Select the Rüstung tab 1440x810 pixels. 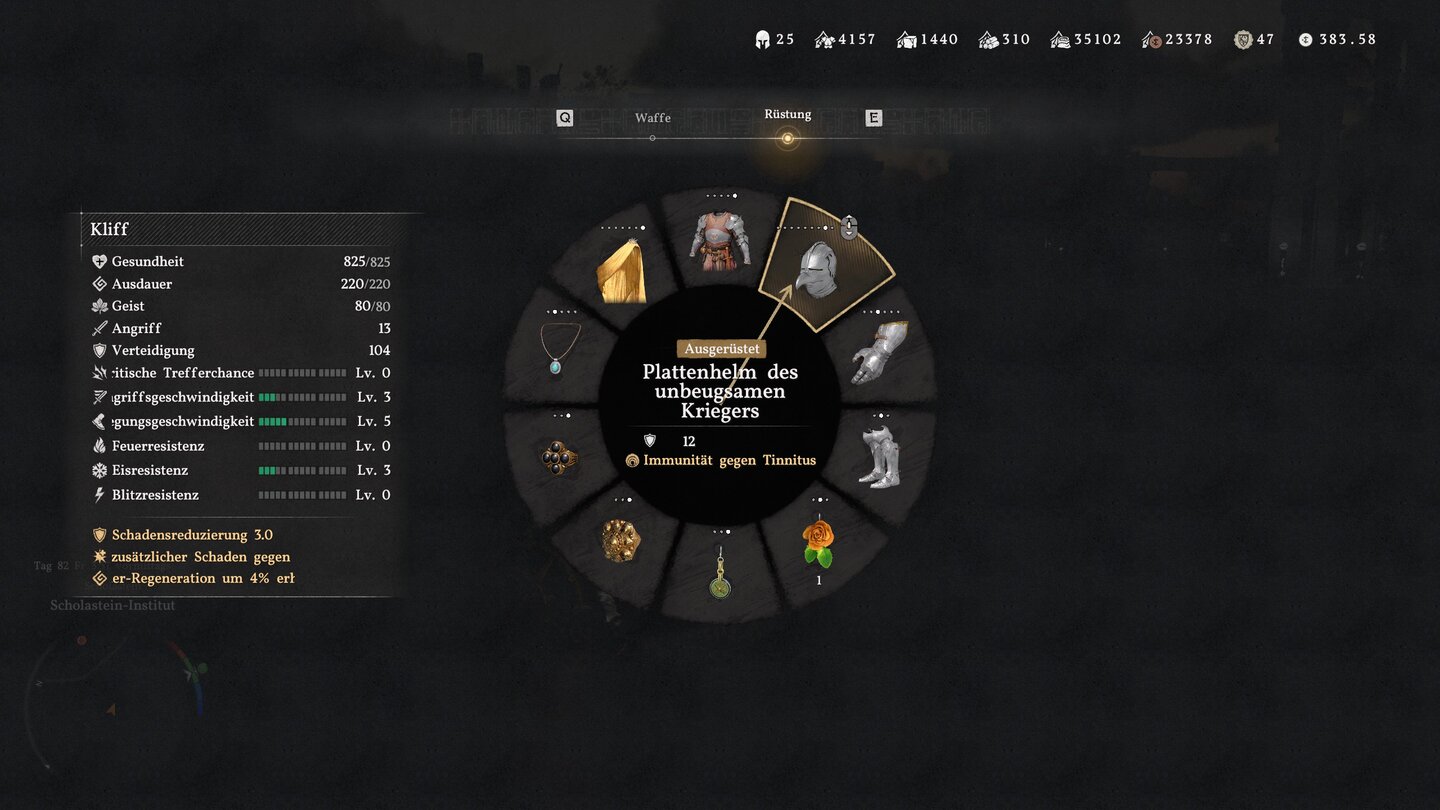pos(787,116)
